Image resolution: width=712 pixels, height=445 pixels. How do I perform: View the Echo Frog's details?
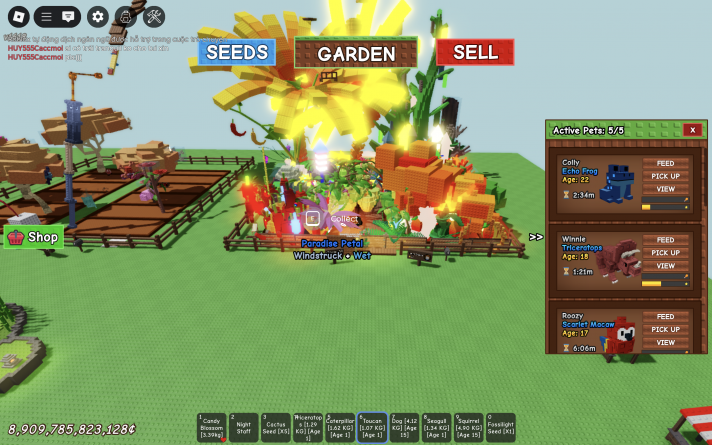point(665,189)
